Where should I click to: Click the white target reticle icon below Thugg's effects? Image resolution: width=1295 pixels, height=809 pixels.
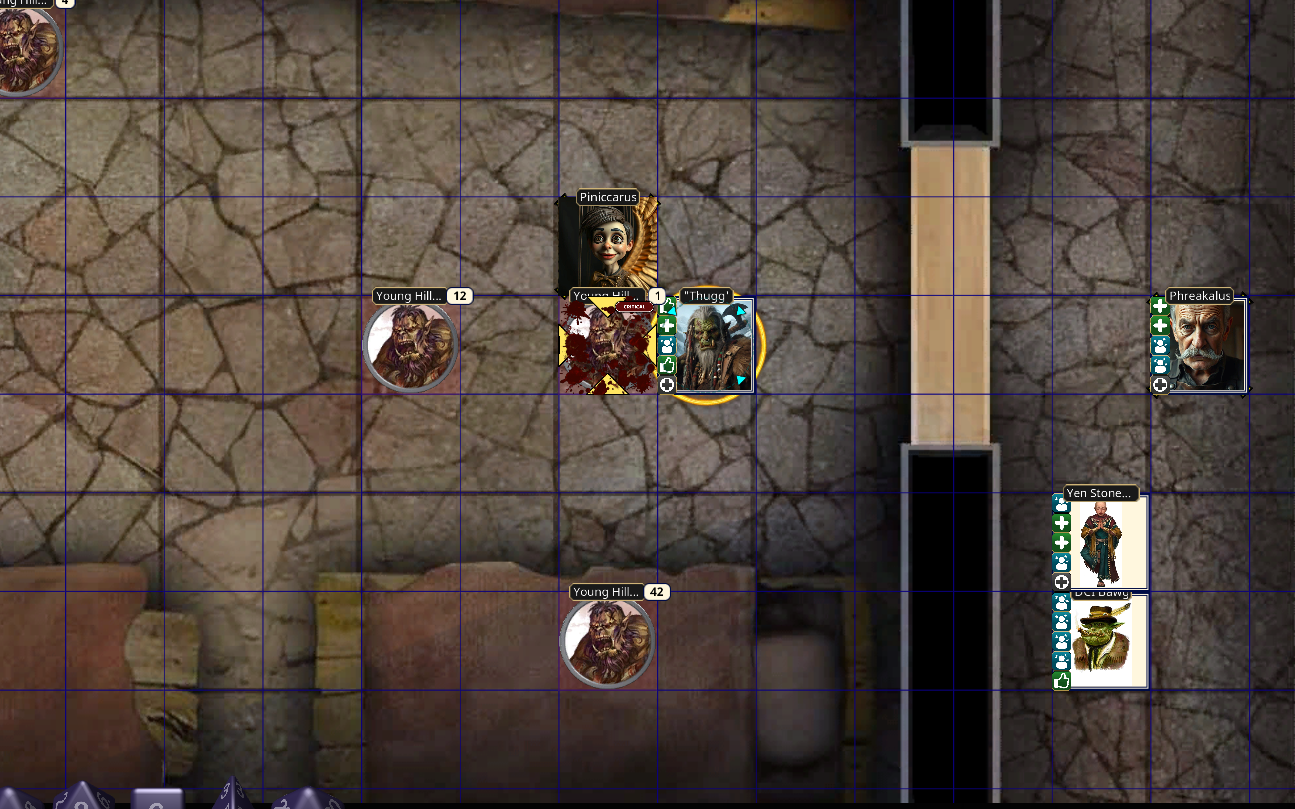pyautogui.click(x=667, y=384)
